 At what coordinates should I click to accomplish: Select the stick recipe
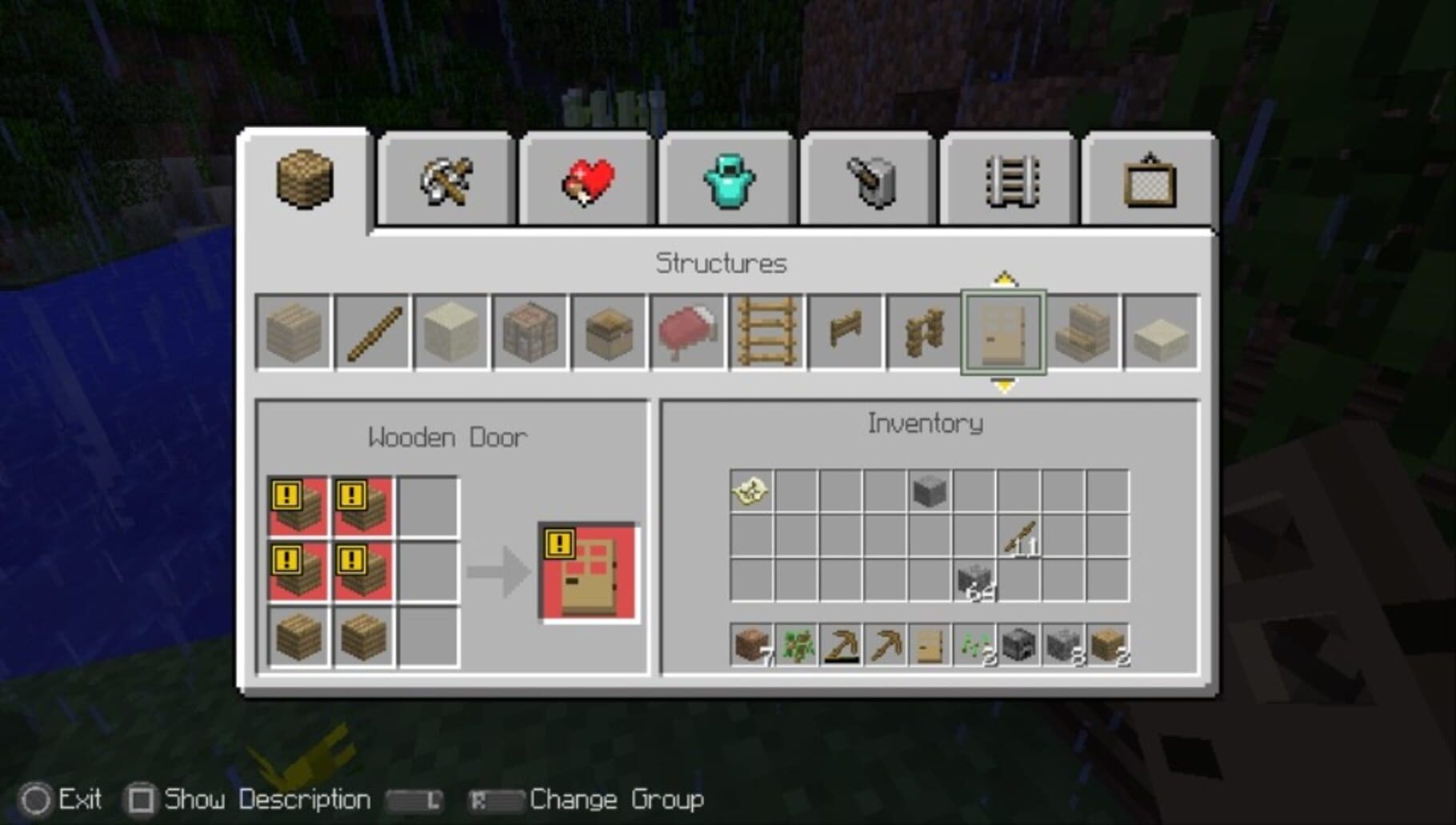(x=371, y=333)
